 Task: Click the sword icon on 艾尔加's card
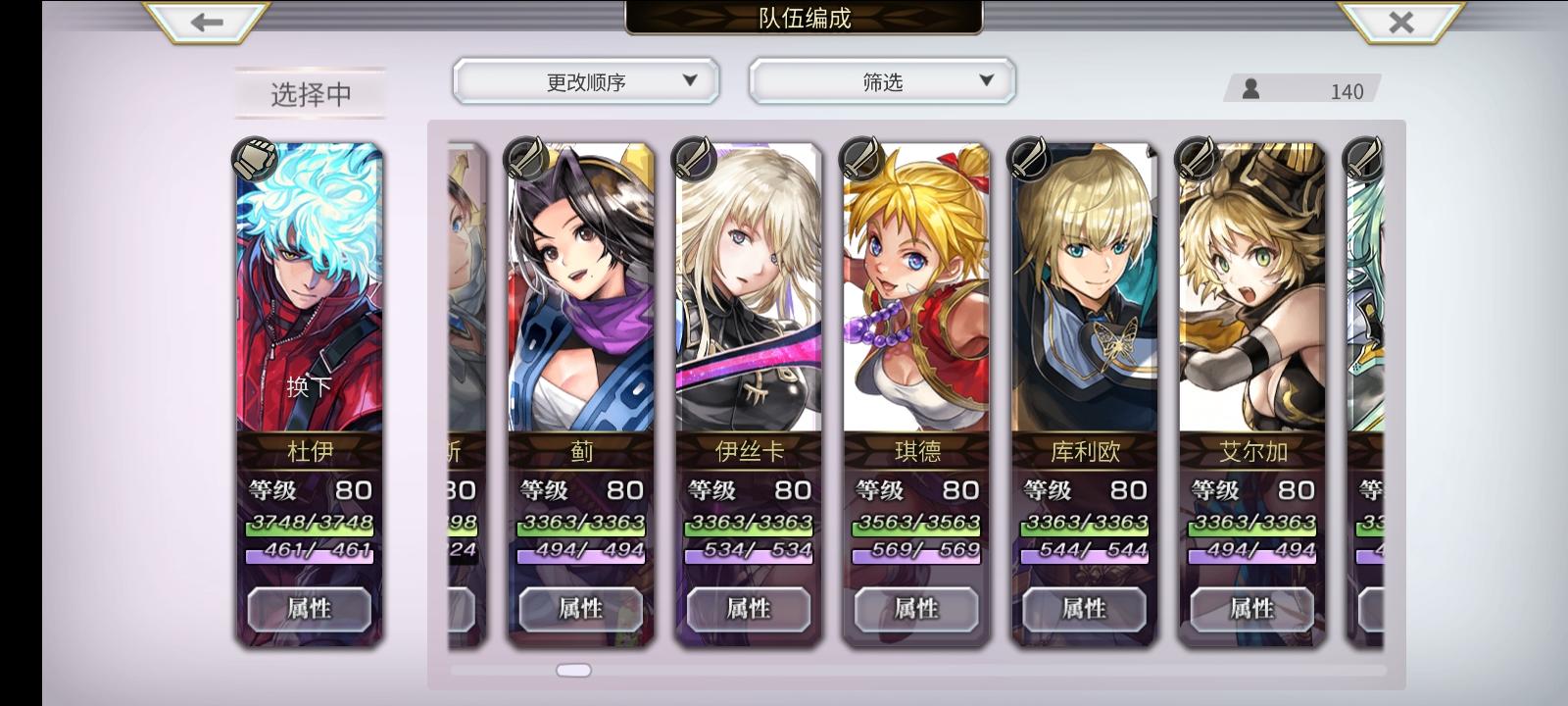[1198, 157]
